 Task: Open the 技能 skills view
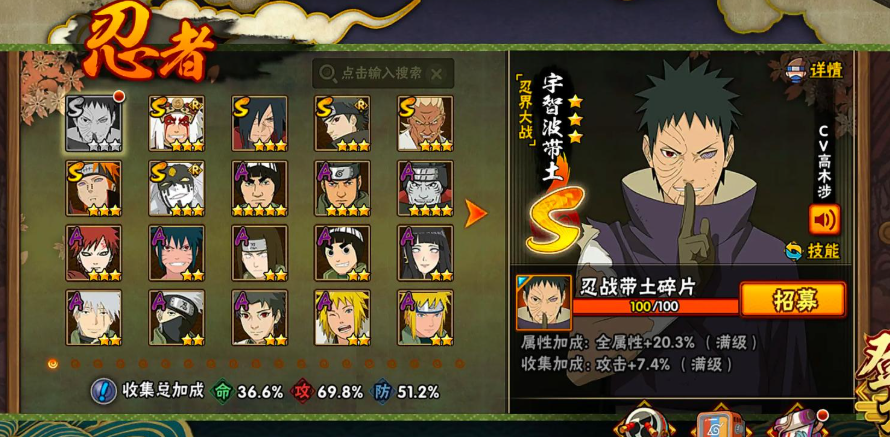(x=812, y=251)
